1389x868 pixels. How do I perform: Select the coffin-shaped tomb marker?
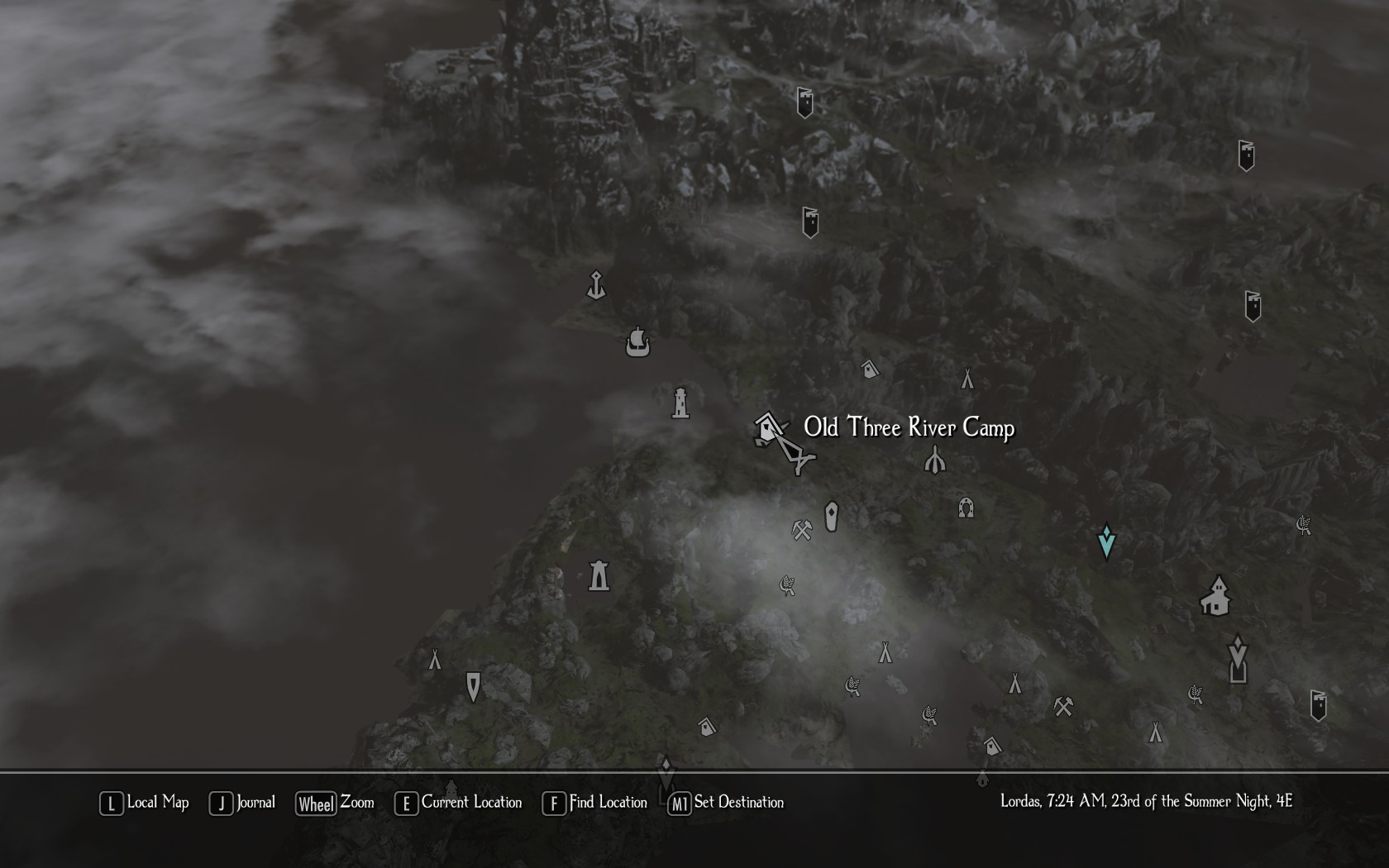point(832,517)
